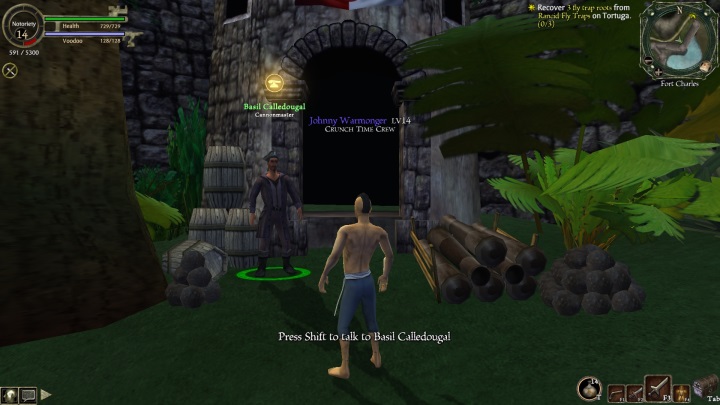Click the crossed-out sword status icon
720x405 pixels.
(11, 70)
